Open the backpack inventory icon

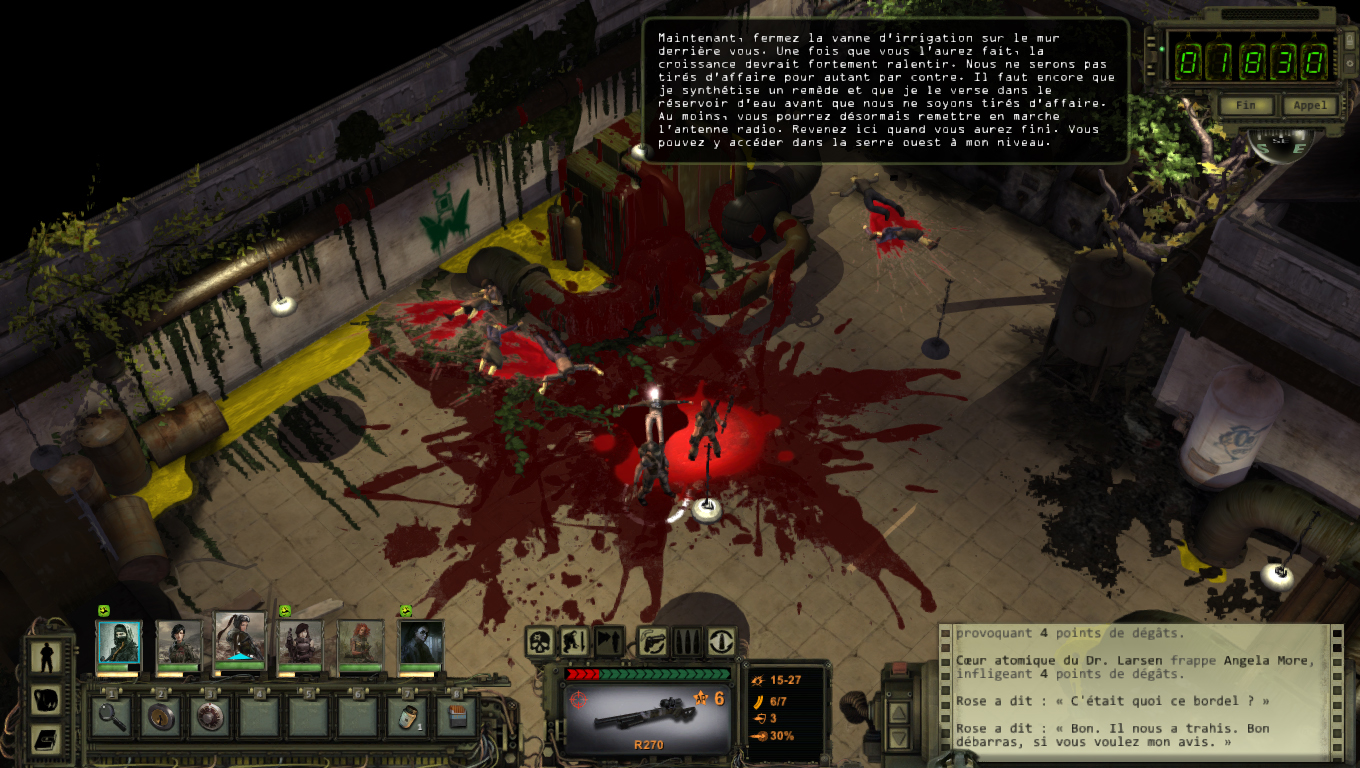click(x=46, y=700)
